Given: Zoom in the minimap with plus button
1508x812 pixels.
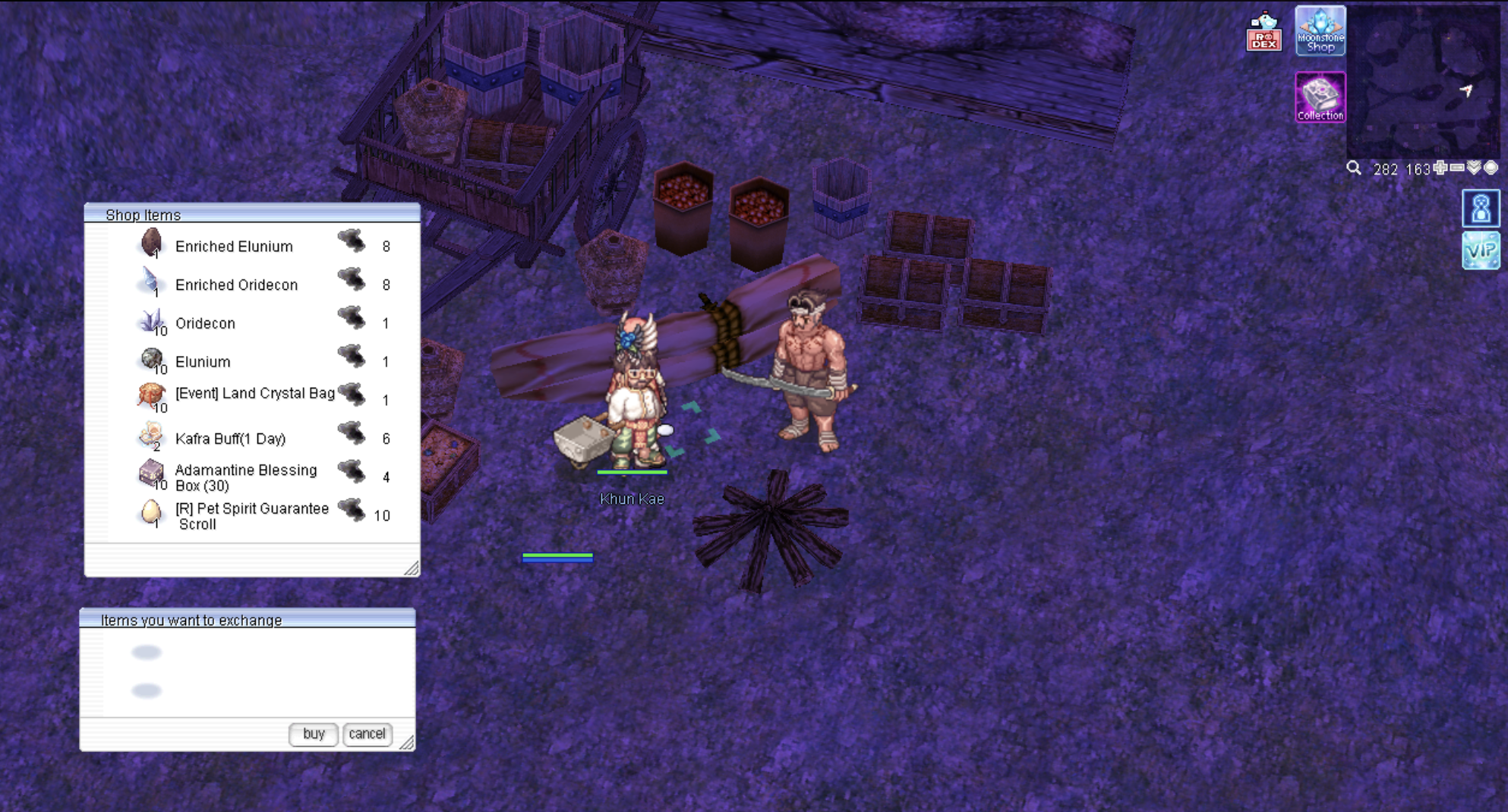Looking at the screenshot, I should pos(1440,168).
